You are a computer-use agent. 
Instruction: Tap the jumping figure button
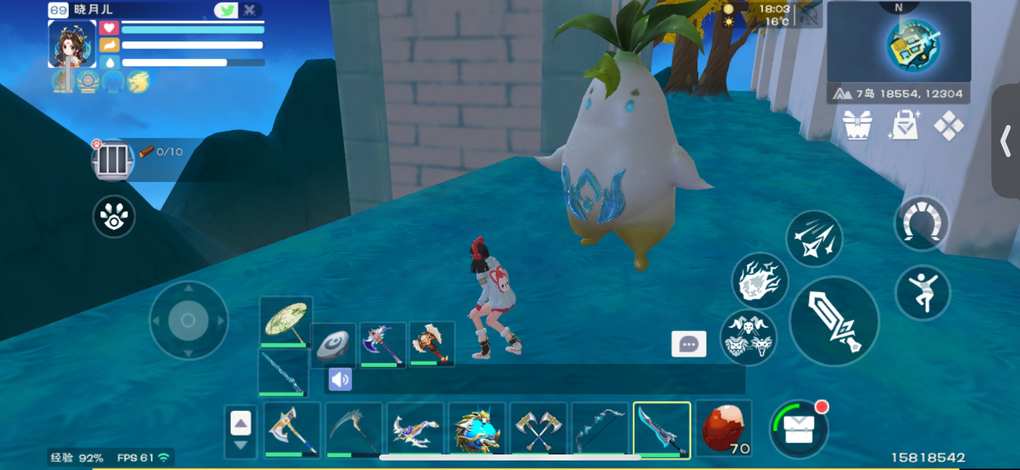(922, 292)
